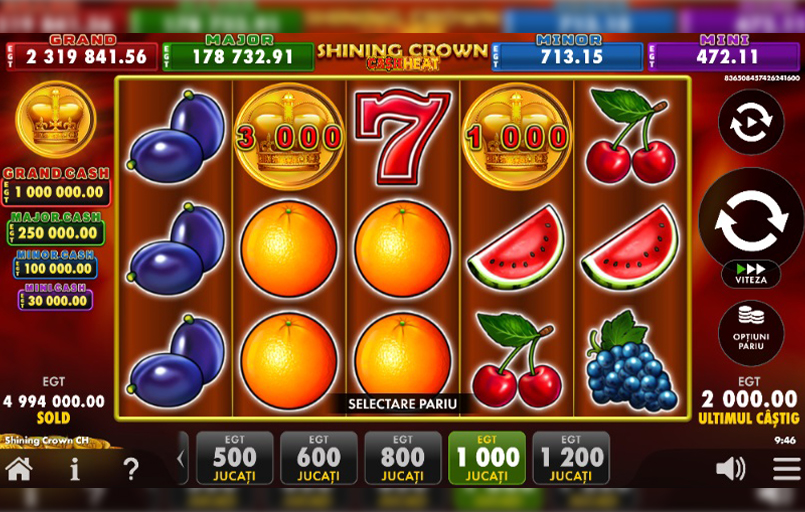Go to the home screen icon
This screenshot has width=805, height=512.
coord(19,468)
